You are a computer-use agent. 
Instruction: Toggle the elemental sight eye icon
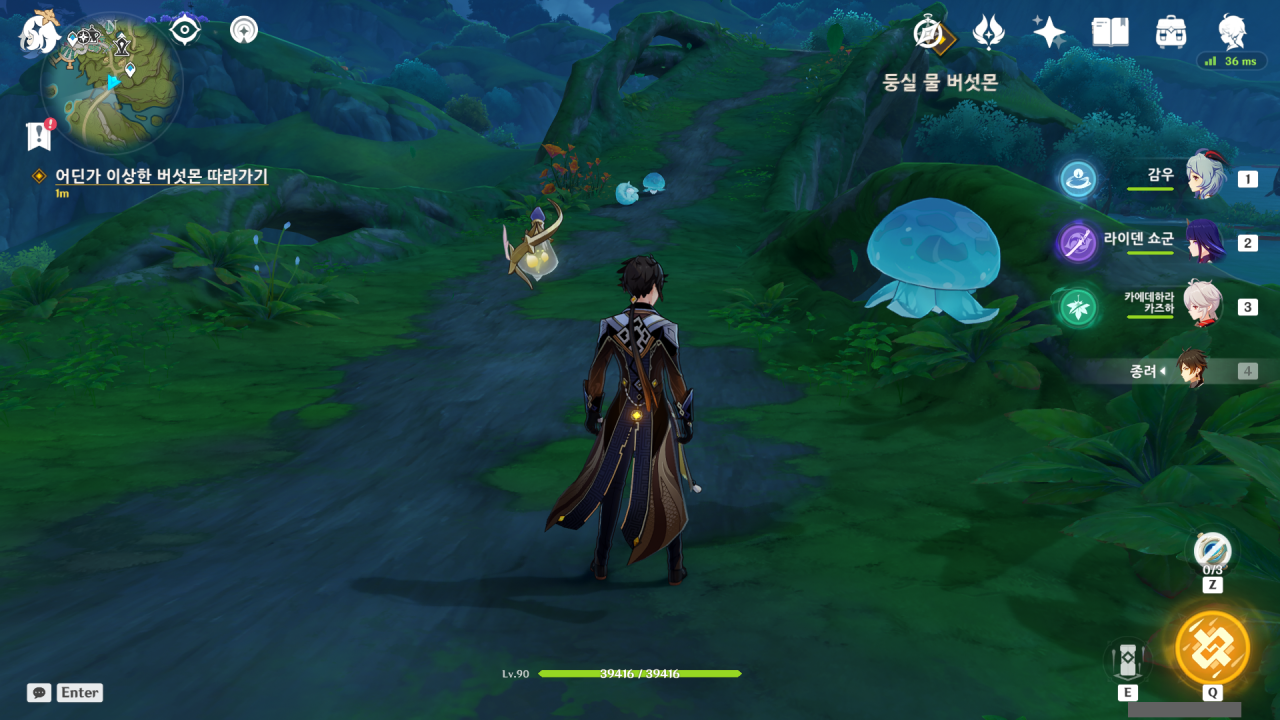(185, 30)
